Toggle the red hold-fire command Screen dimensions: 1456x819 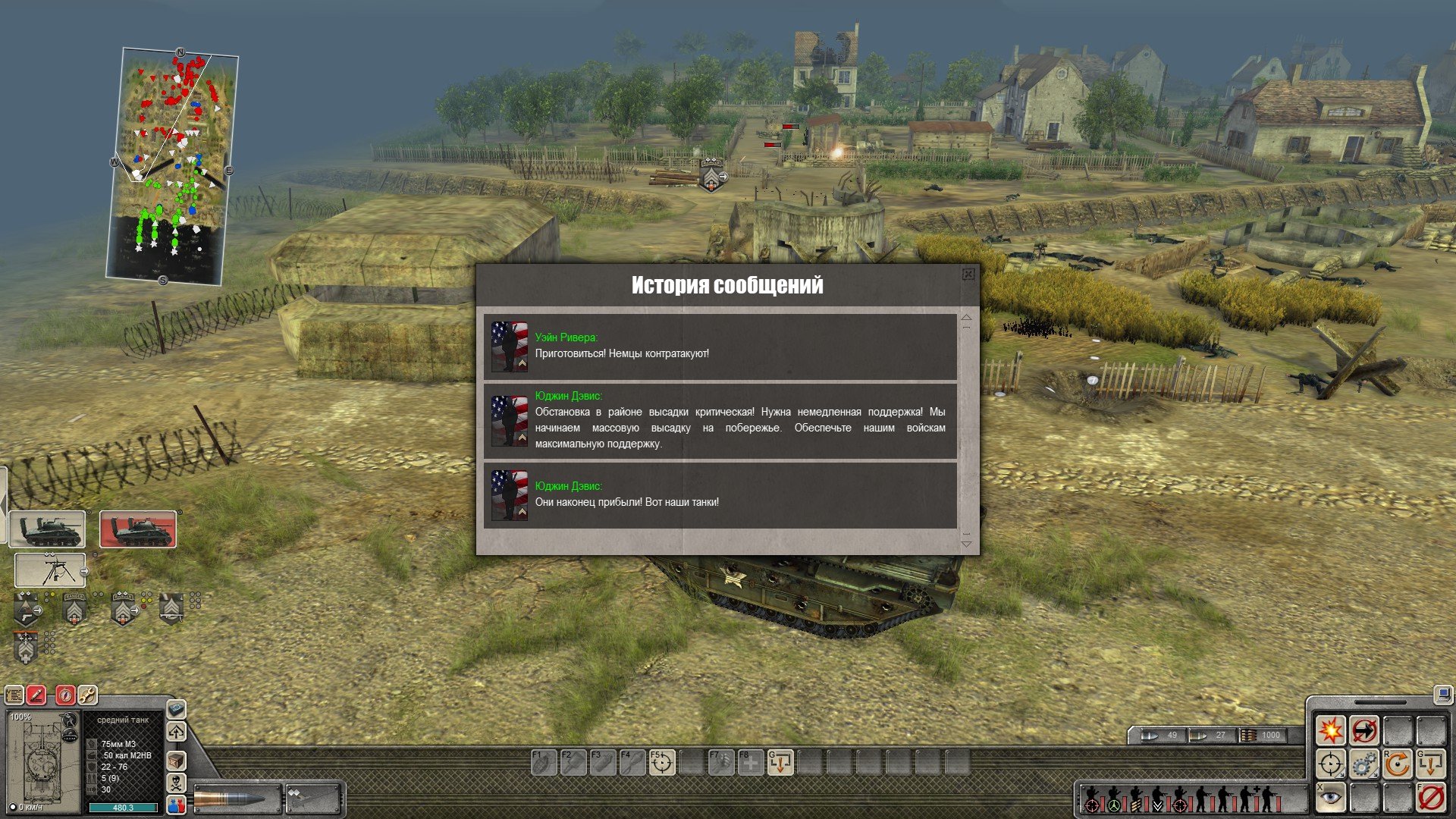tap(1431, 798)
